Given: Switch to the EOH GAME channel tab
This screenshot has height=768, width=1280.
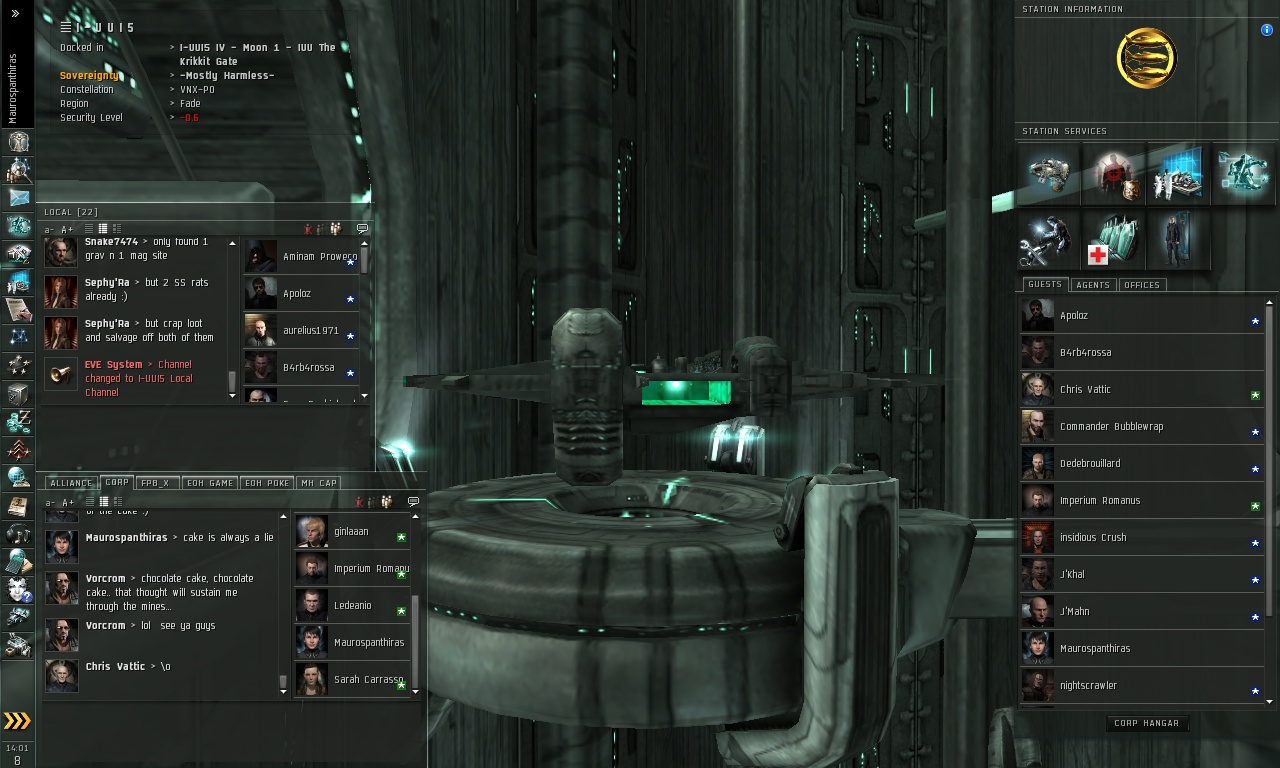Looking at the screenshot, I should [210, 483].
